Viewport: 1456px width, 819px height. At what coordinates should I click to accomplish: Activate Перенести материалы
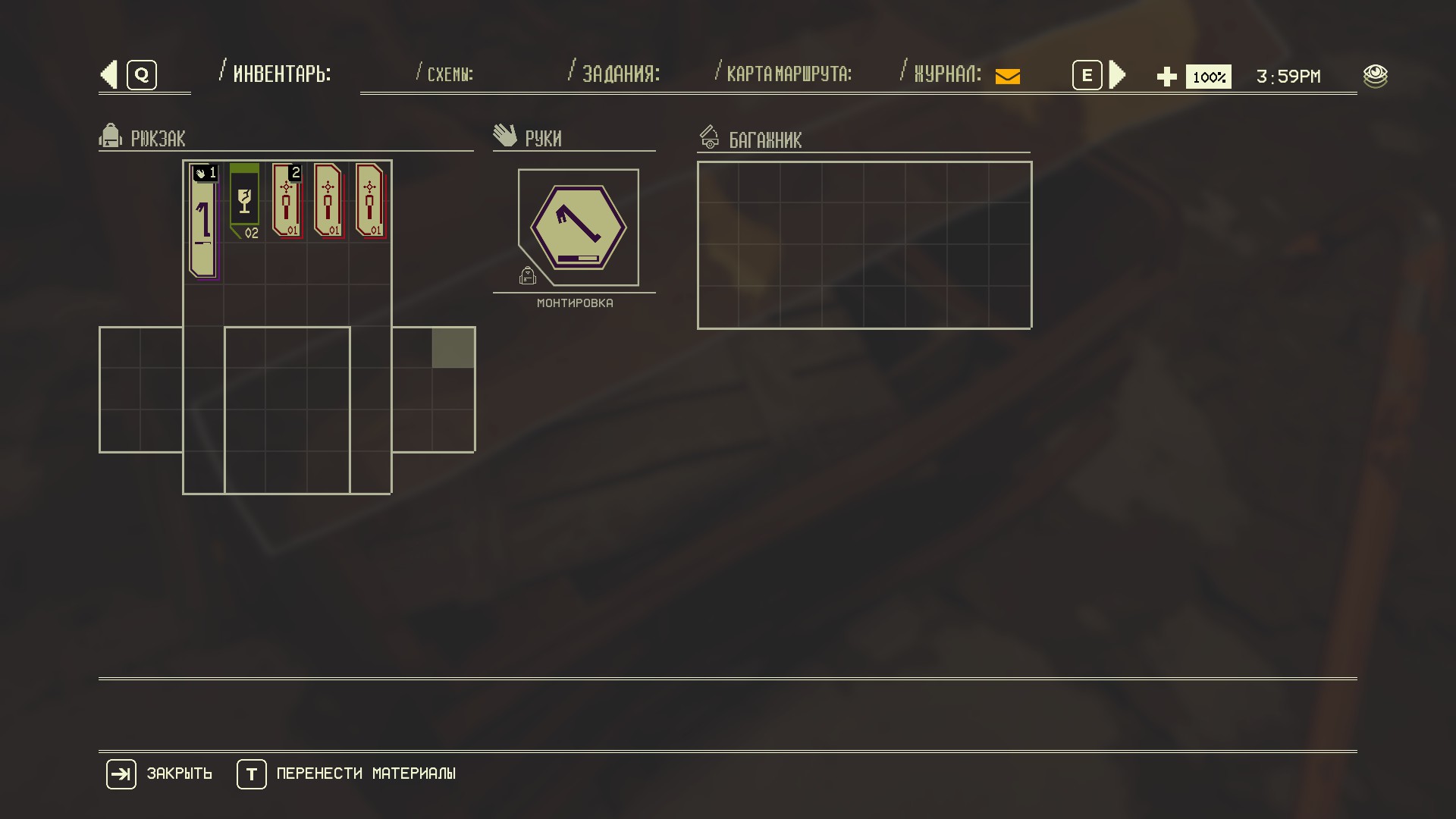(347, 774)
